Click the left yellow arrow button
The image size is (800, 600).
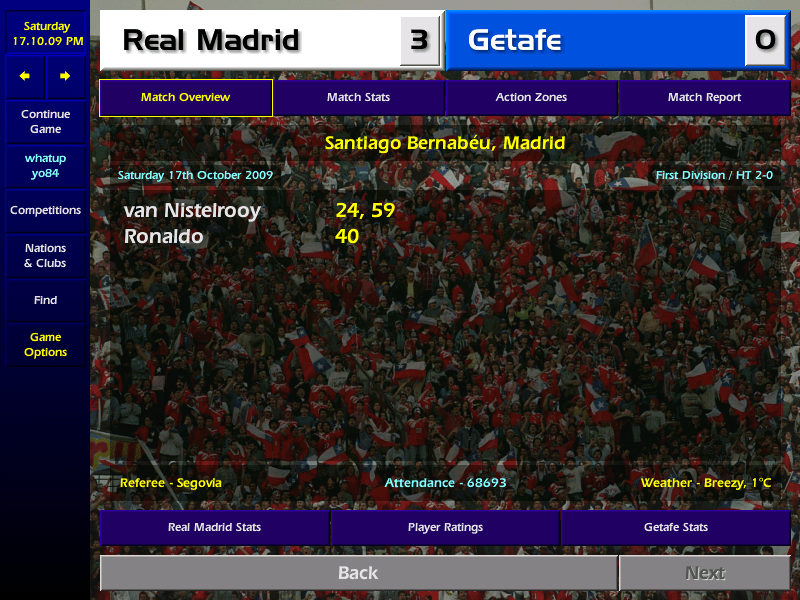click(x=25, y=76)
